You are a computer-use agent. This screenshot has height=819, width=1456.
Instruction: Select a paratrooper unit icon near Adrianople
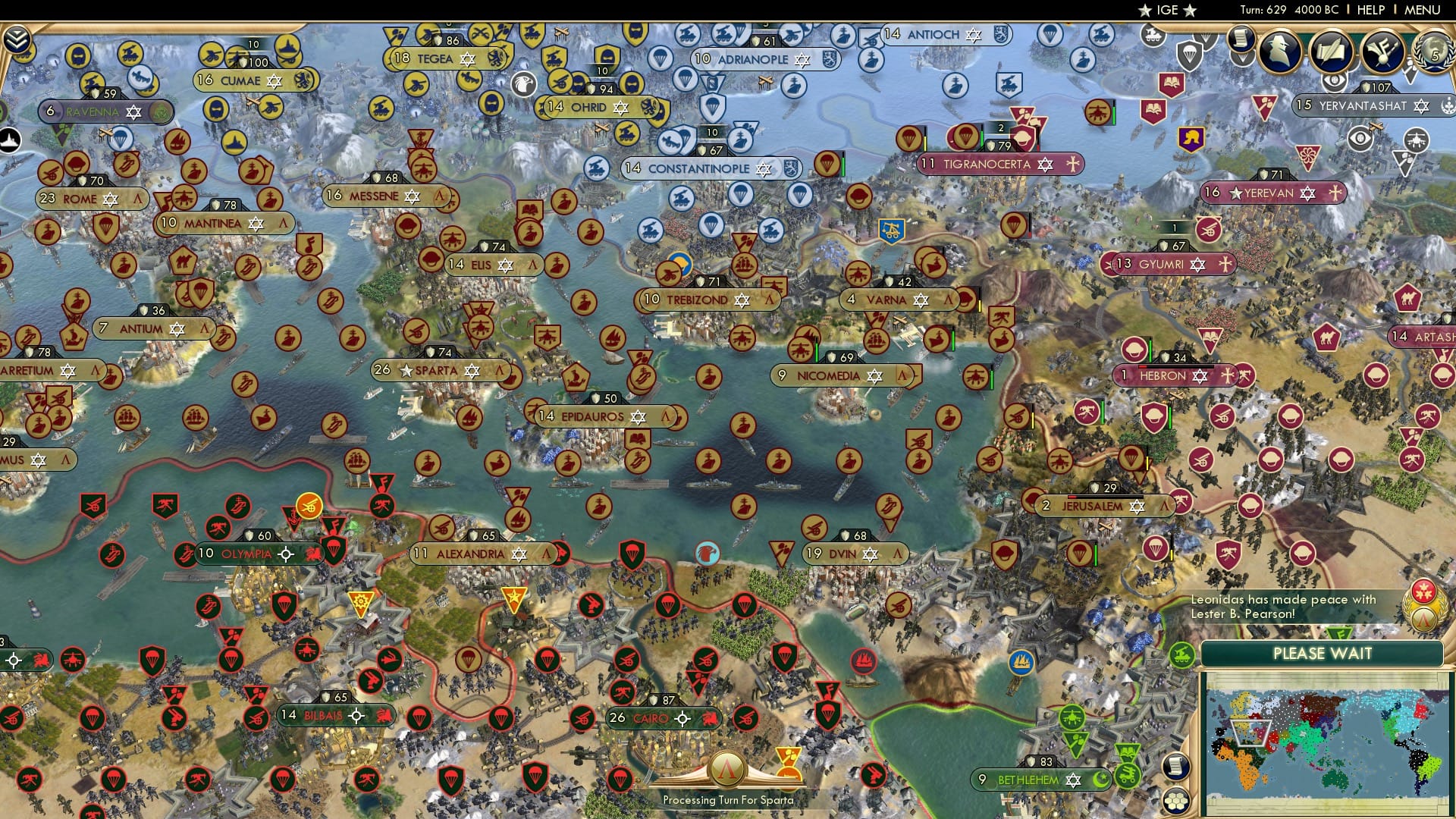coord(684,80)
